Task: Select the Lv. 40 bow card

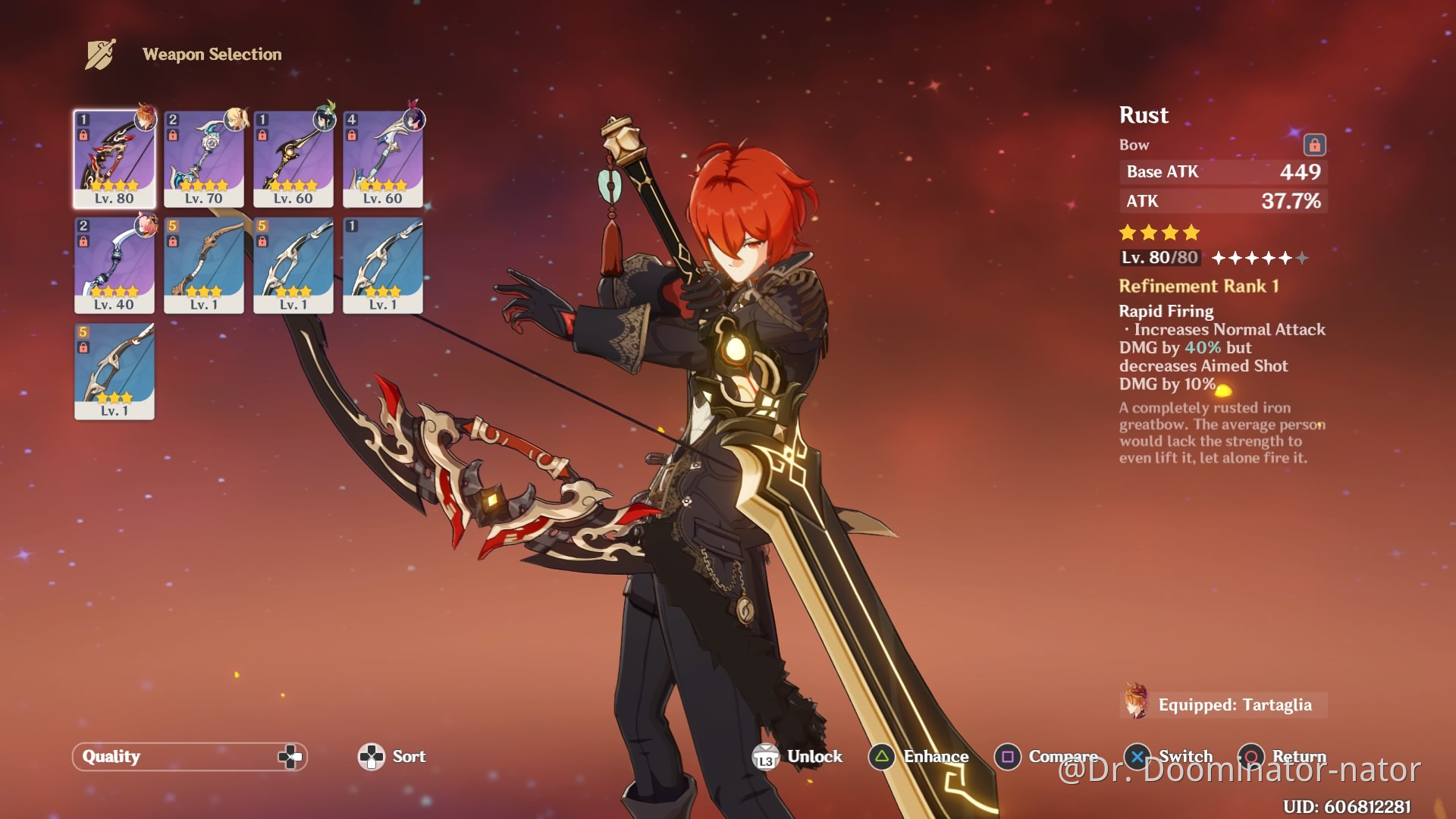Action: click(x=115, y=265)
